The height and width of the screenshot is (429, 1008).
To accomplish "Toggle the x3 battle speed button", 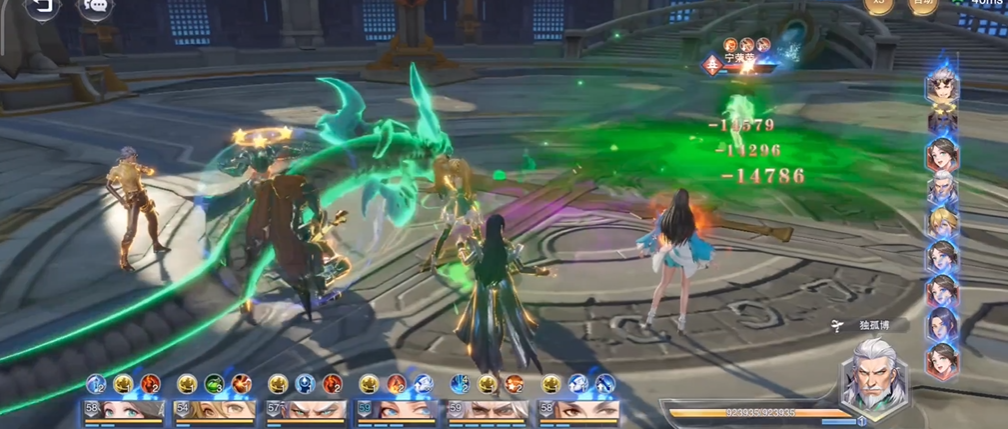I will (x=879, y=5).
